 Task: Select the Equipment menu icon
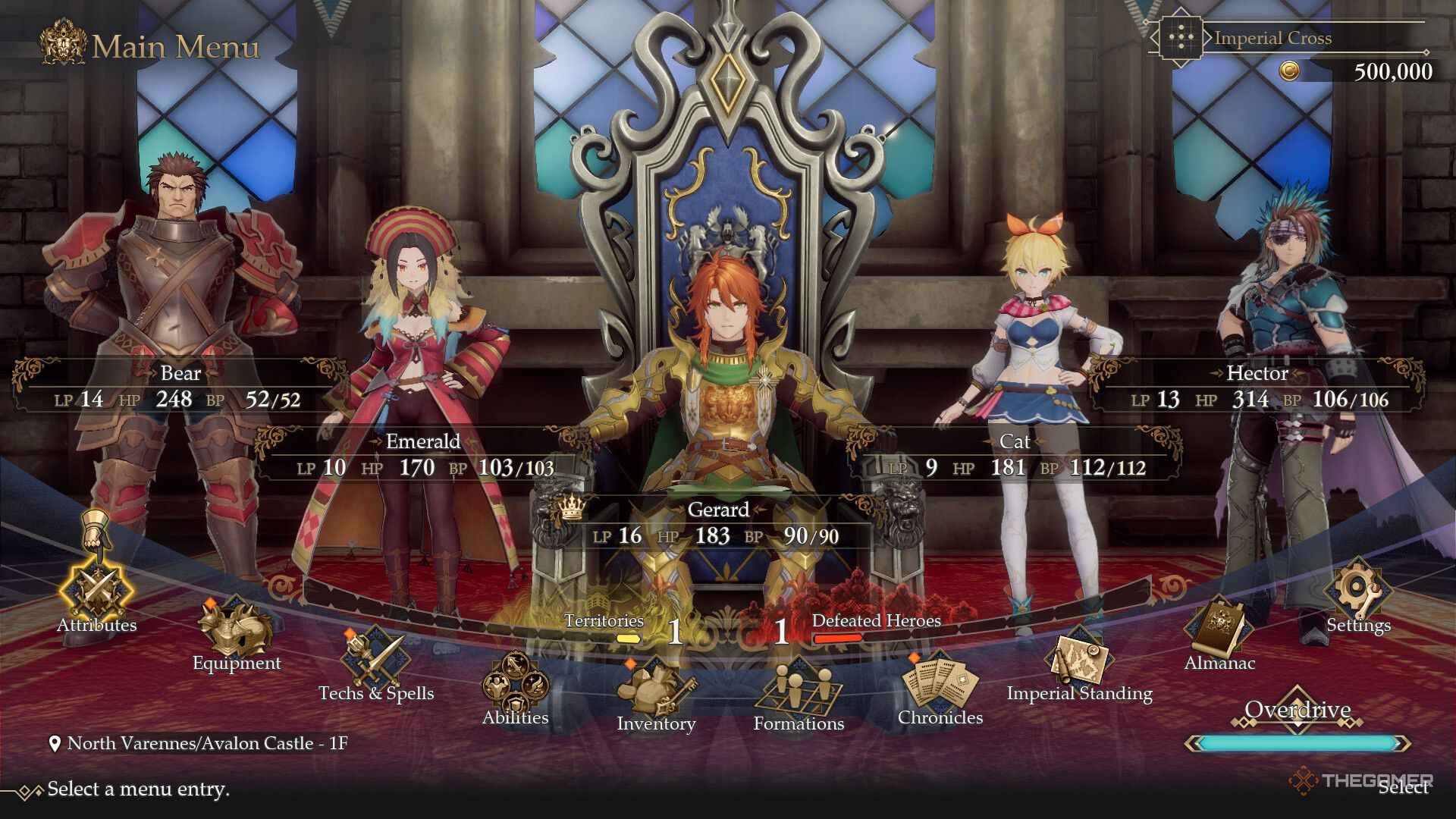[x=236, y=629]
